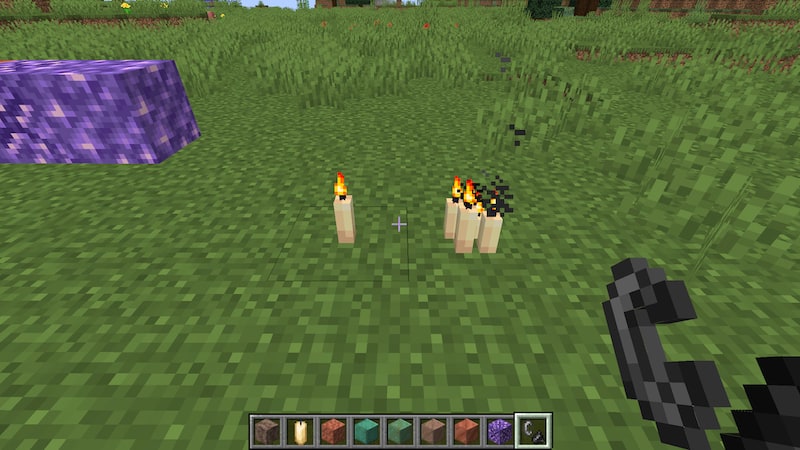Select the purple amethyst block slot

point(499,431)
